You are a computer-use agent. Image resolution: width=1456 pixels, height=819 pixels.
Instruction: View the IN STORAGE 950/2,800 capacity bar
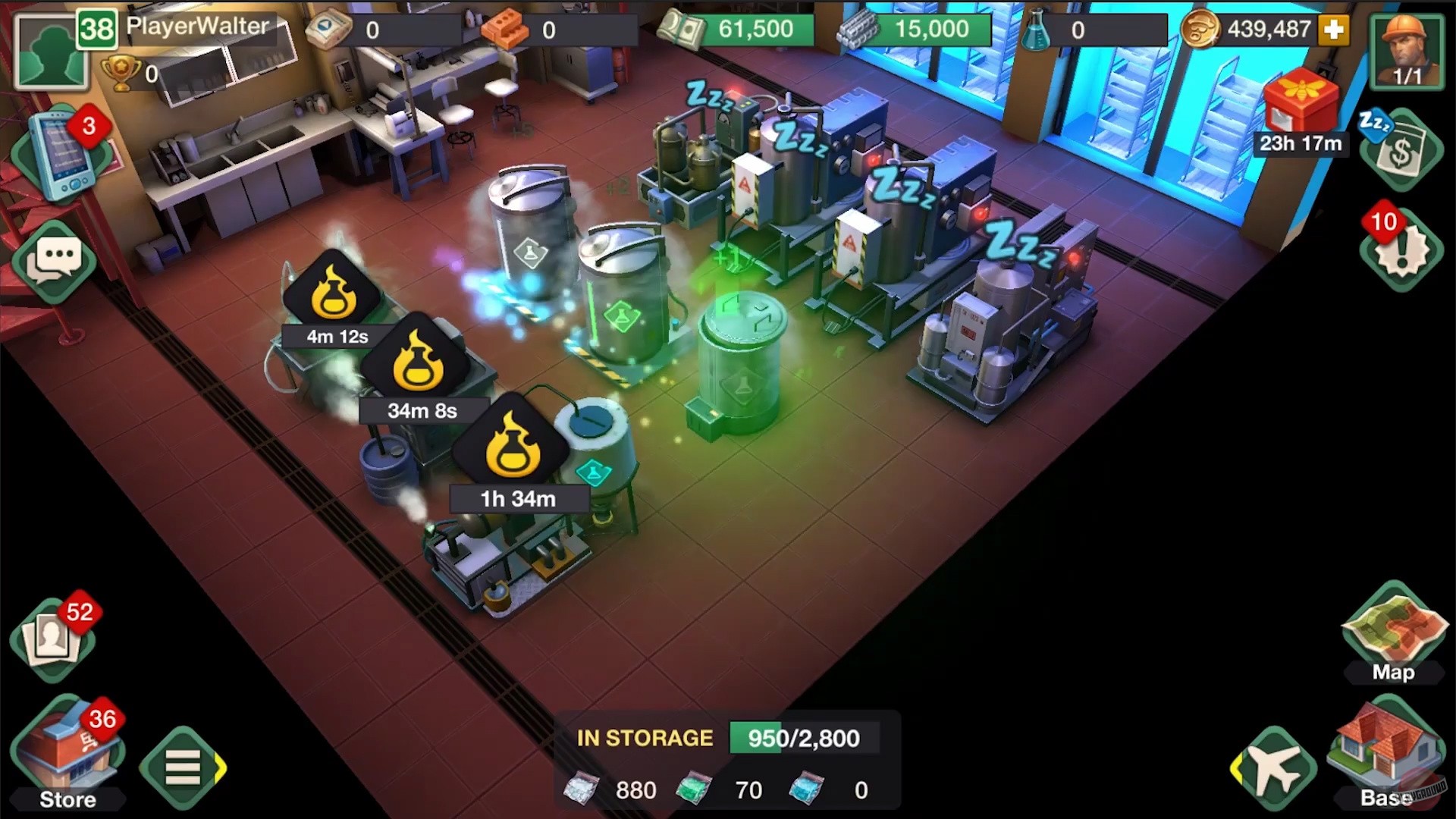pos(804,737)
